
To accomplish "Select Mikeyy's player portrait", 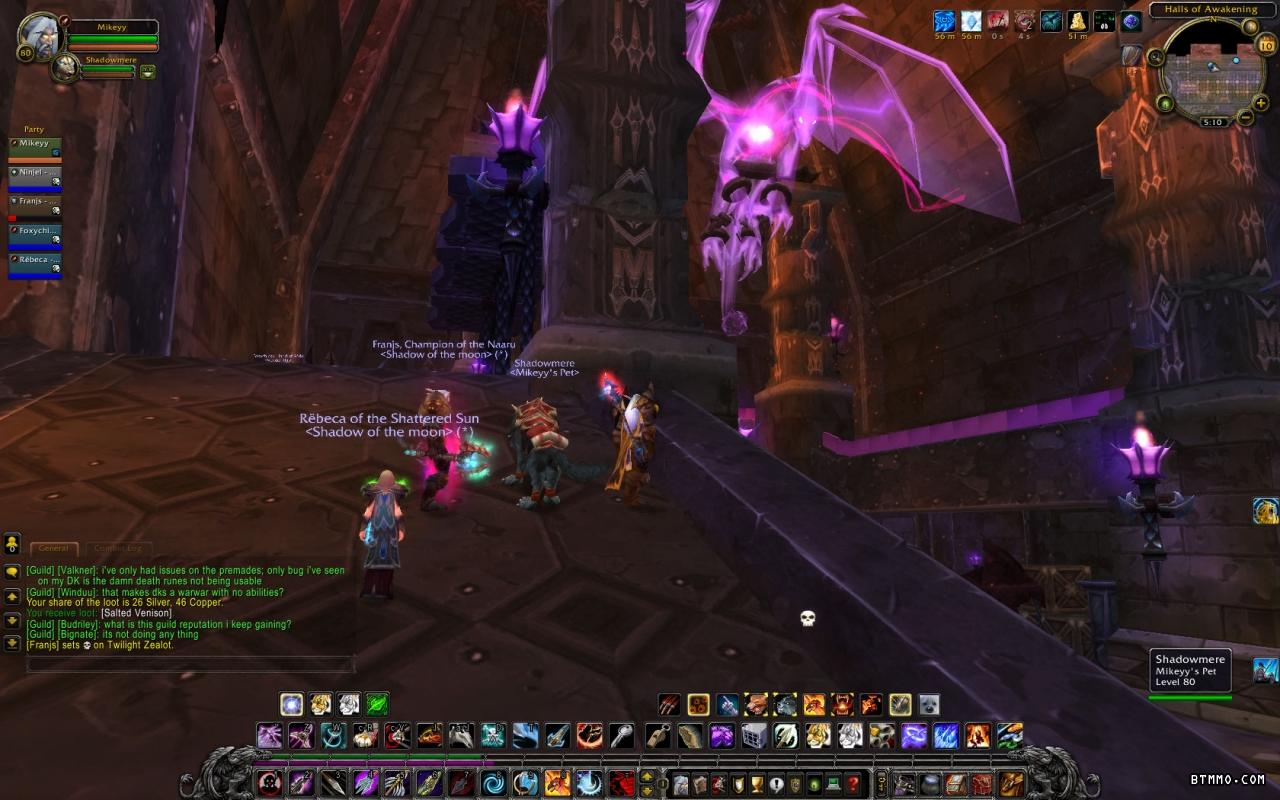I will [x=40, y=35].
